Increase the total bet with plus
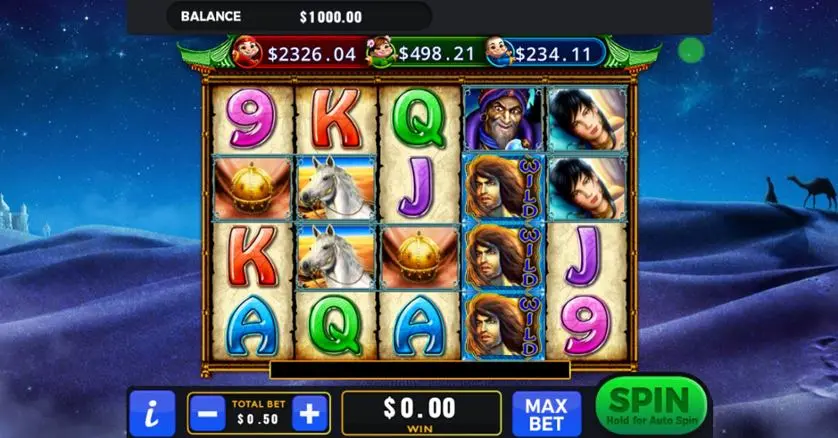 (311, 412)
